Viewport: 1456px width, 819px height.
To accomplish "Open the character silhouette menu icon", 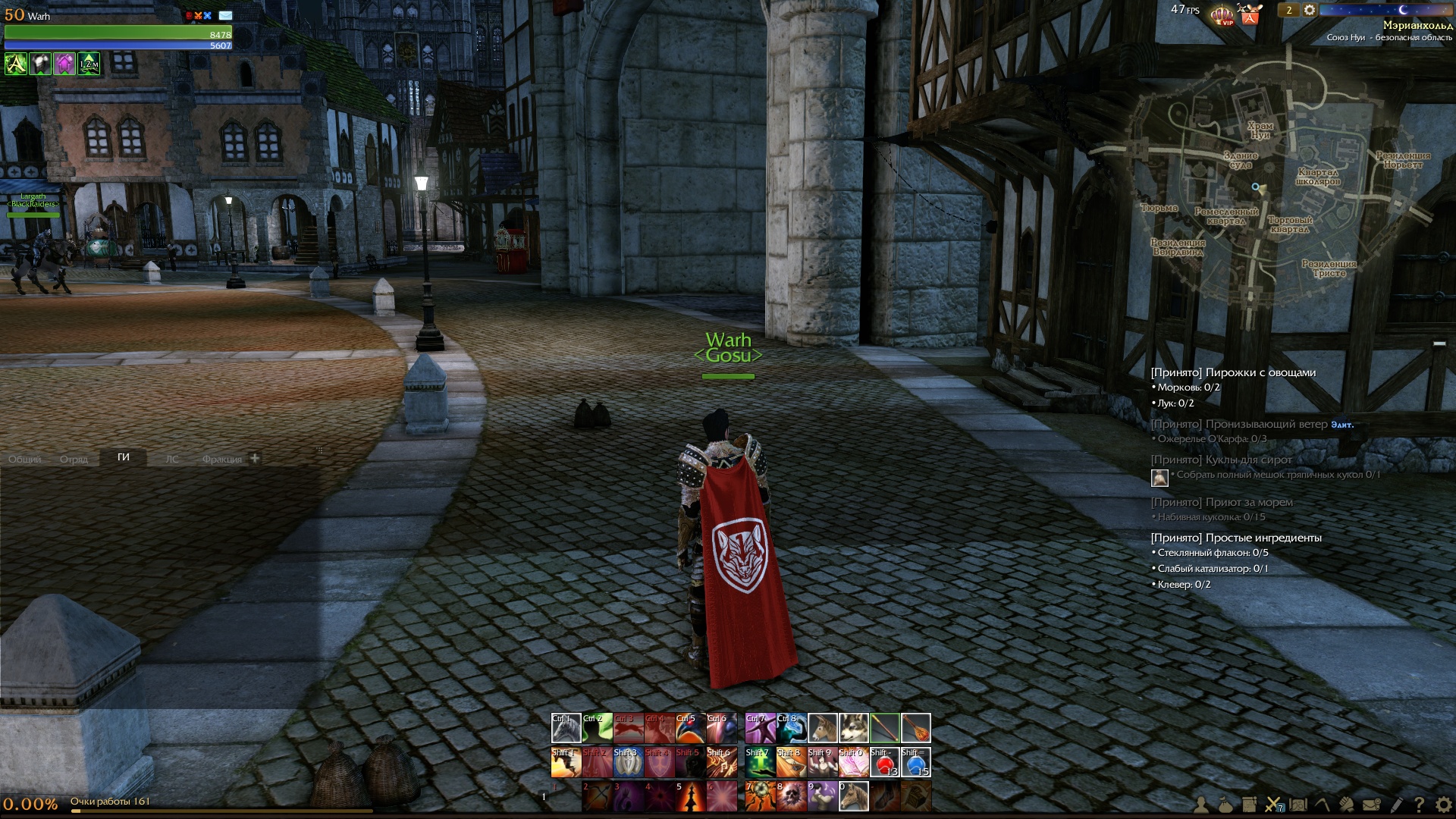I will (1201, 805).
